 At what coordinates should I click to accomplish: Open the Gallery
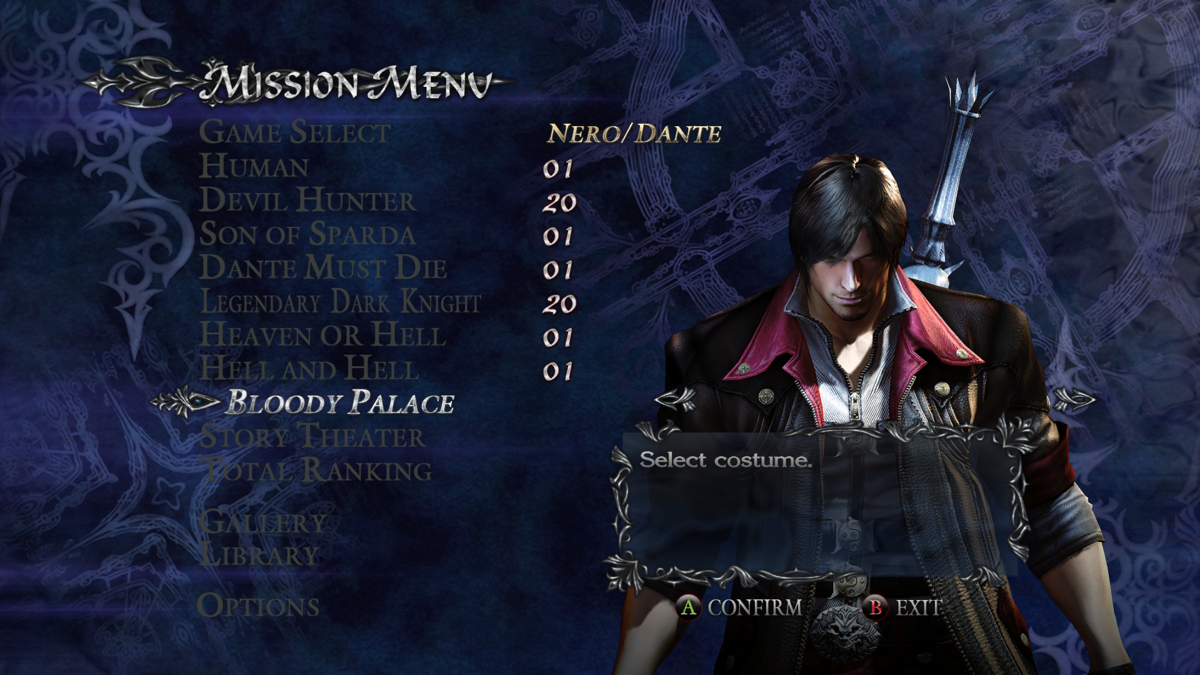[262, 522]
